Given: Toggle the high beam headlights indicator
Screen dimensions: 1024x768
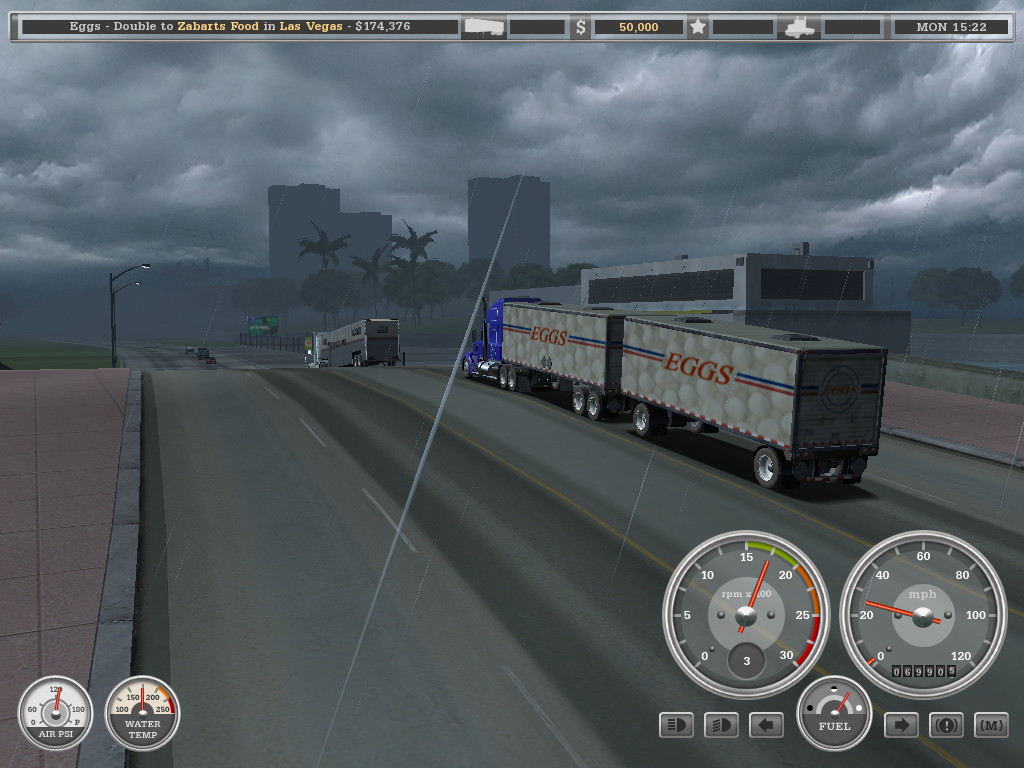Looking at the screenshot, I should click(676, 725).
